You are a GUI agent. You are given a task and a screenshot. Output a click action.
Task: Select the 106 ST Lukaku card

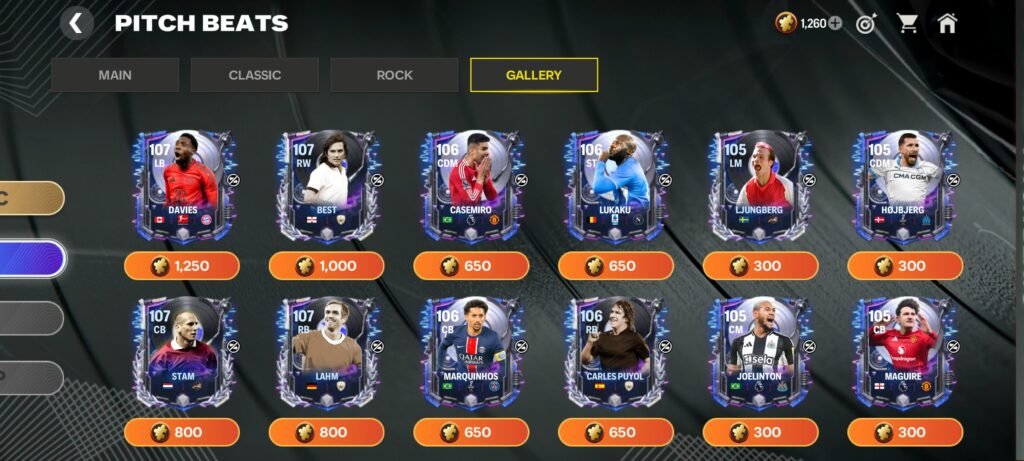point(616,187)
